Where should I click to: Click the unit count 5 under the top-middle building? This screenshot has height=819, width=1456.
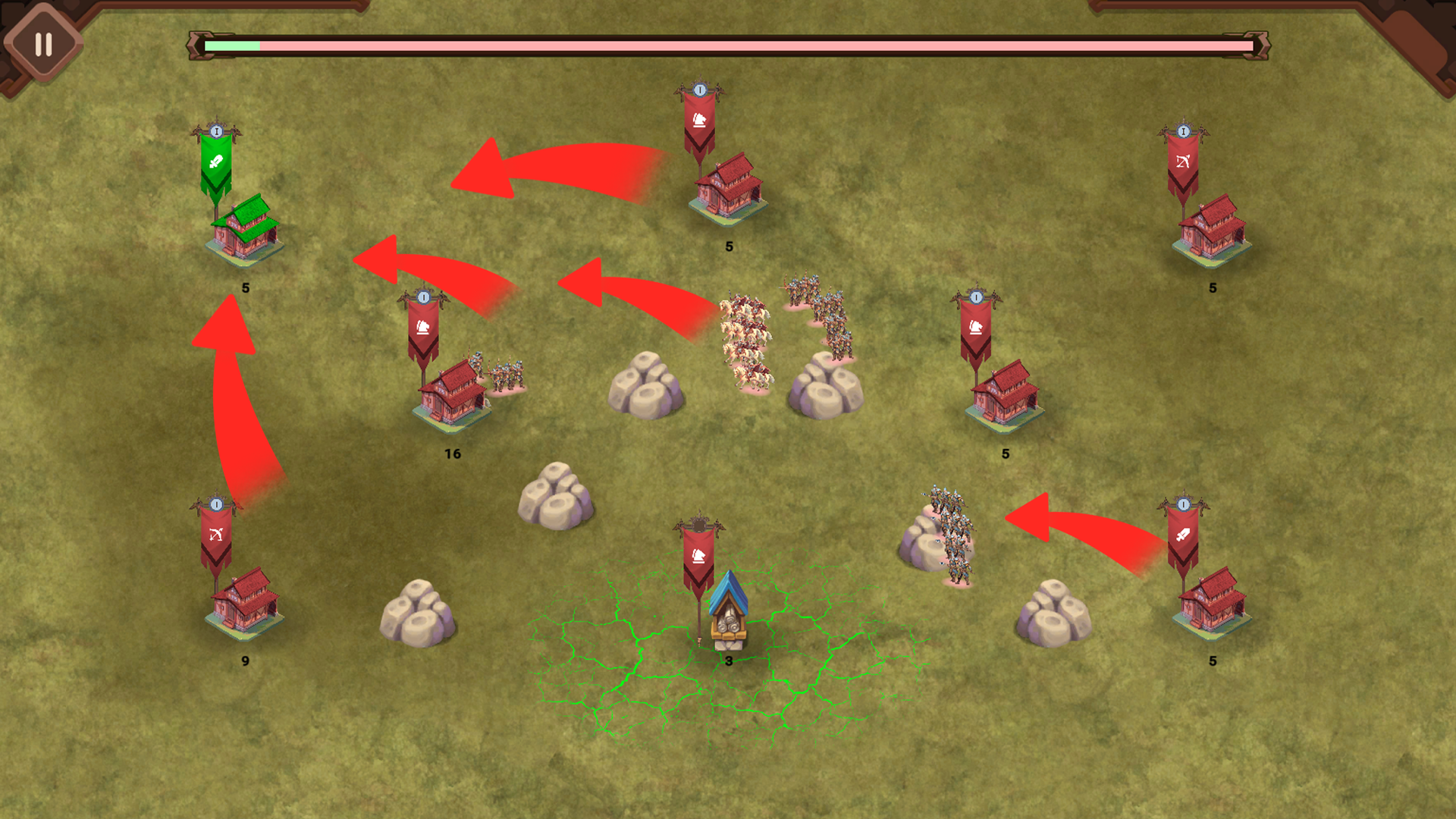pos(729,245)
